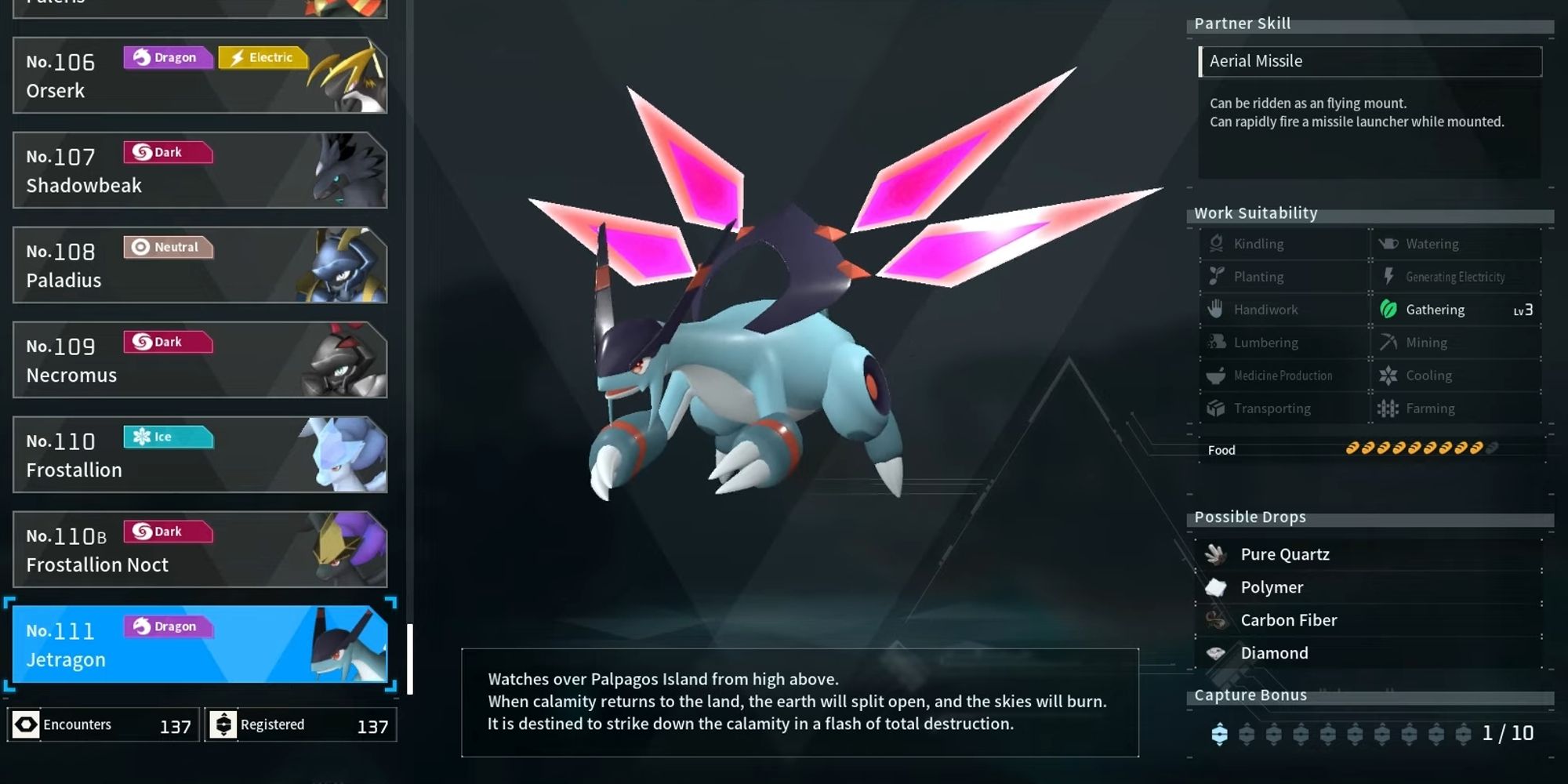Click the Paldeck list scrollbar
The height and width of the screenshot is (784, 1568).
409,659
